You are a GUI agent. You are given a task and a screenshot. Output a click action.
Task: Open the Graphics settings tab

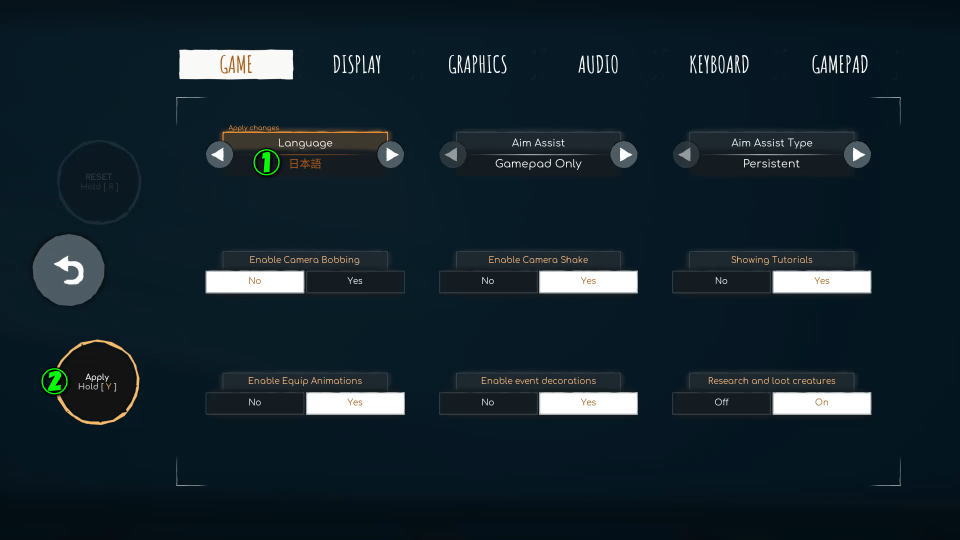point(477,65)
